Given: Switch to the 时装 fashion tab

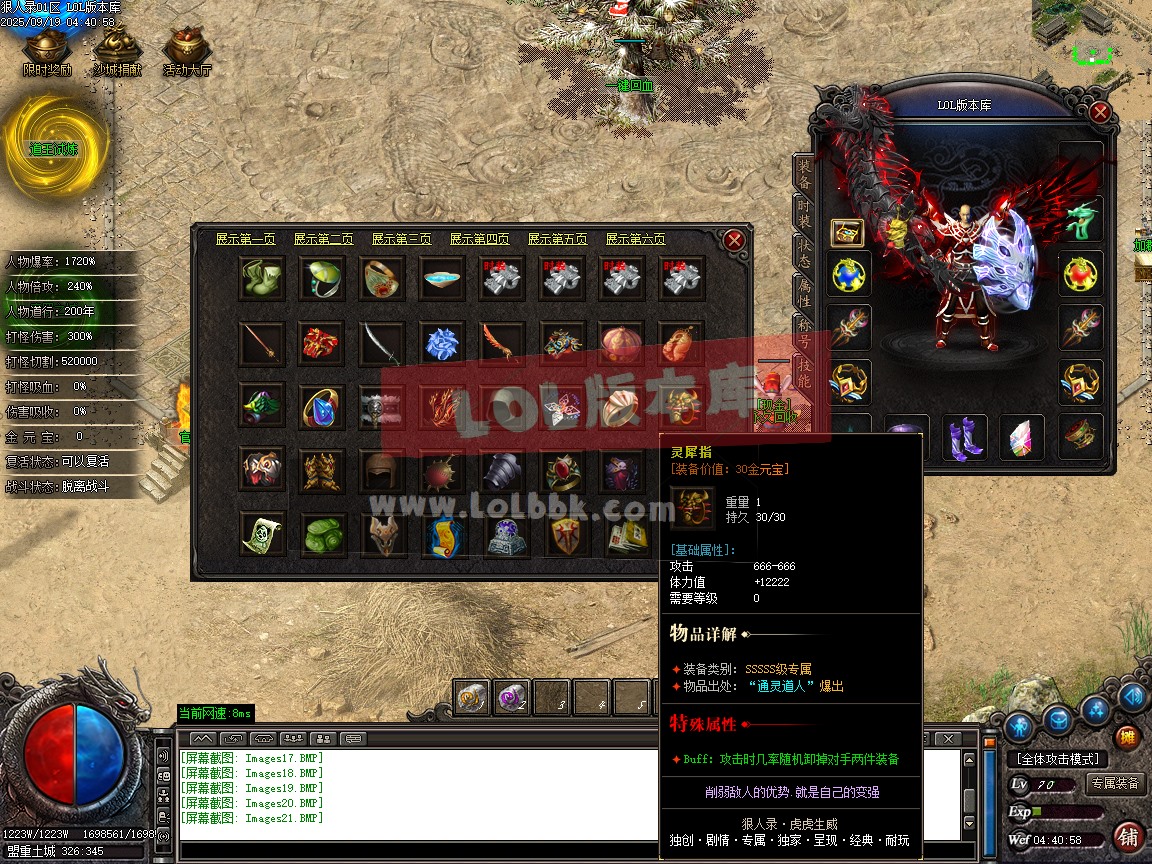Looking at the screenshot, I should coord(803,213).
